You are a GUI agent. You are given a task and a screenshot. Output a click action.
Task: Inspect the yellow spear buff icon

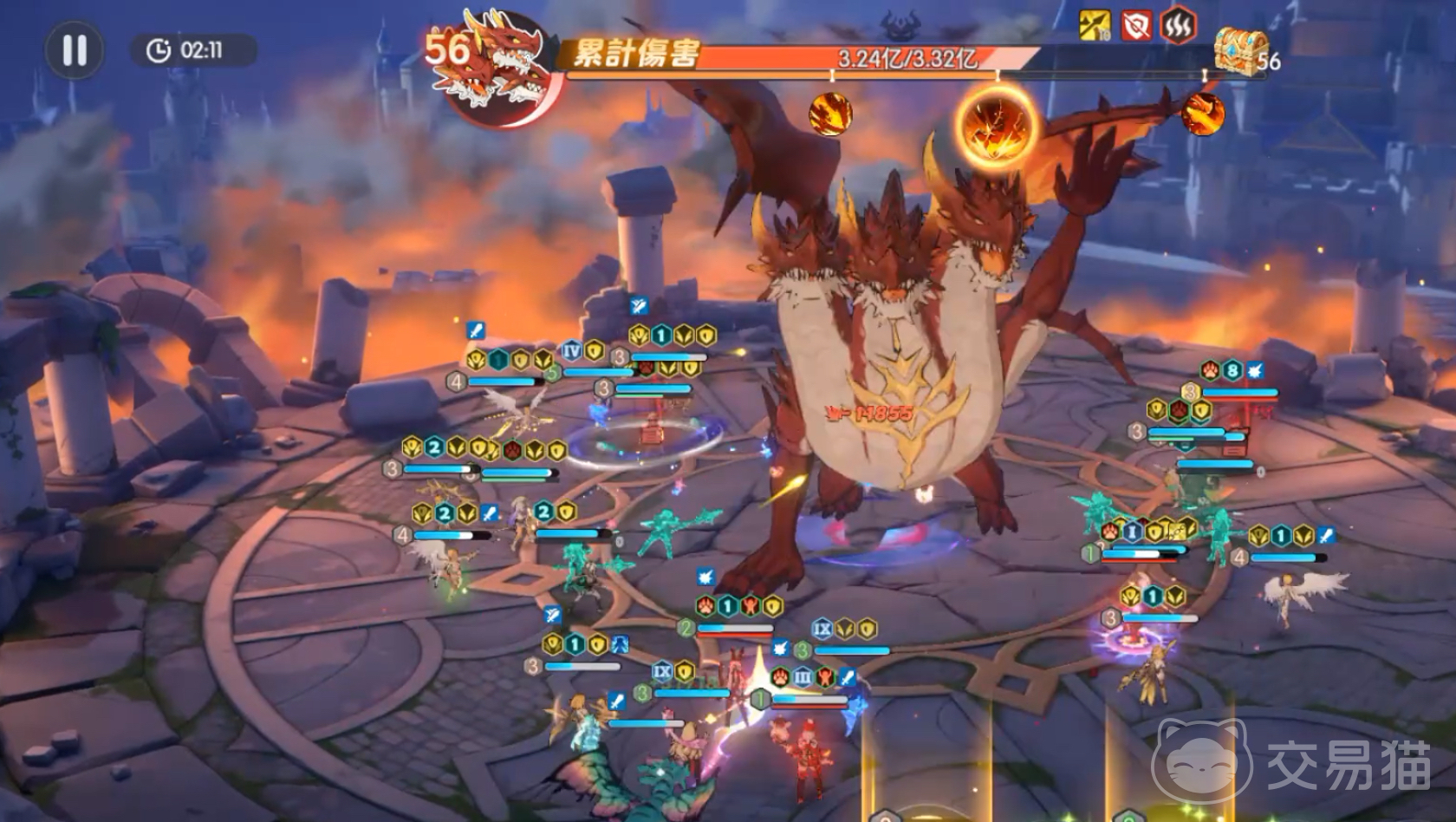click(x=1095, y=26)
